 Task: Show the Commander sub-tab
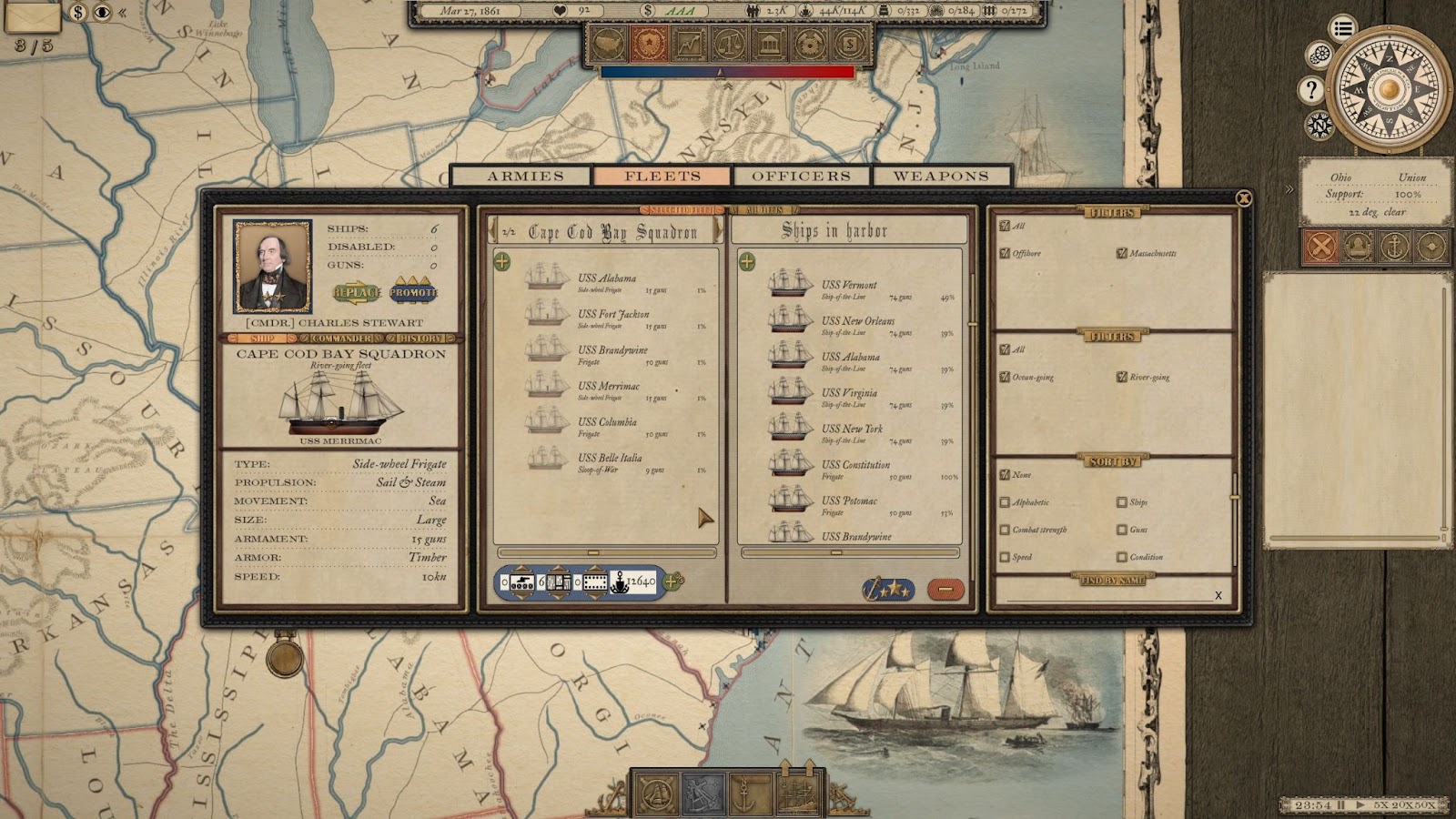pyautogui.click(x=341, y=339)
